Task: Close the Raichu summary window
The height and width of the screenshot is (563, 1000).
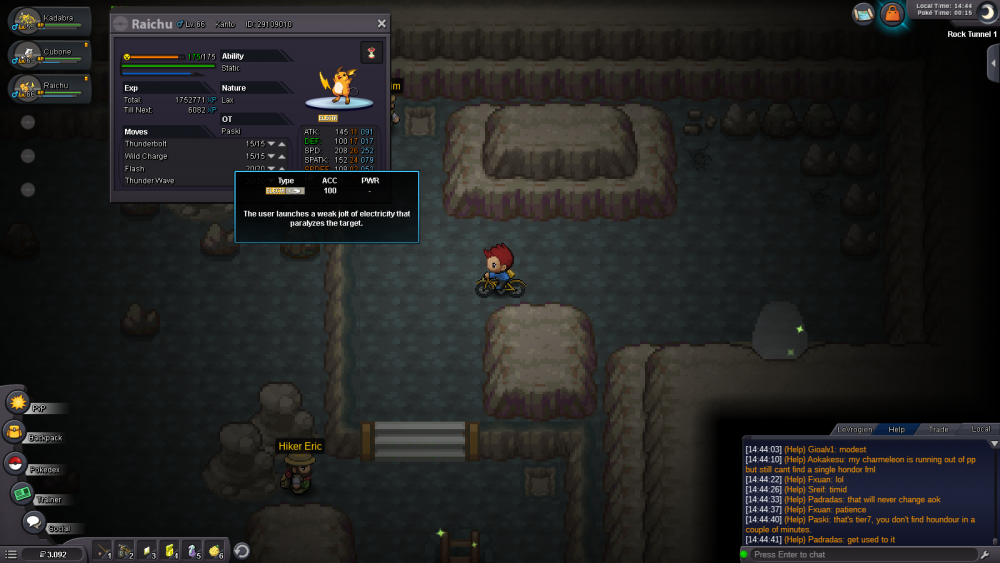Action: (381, 23)
